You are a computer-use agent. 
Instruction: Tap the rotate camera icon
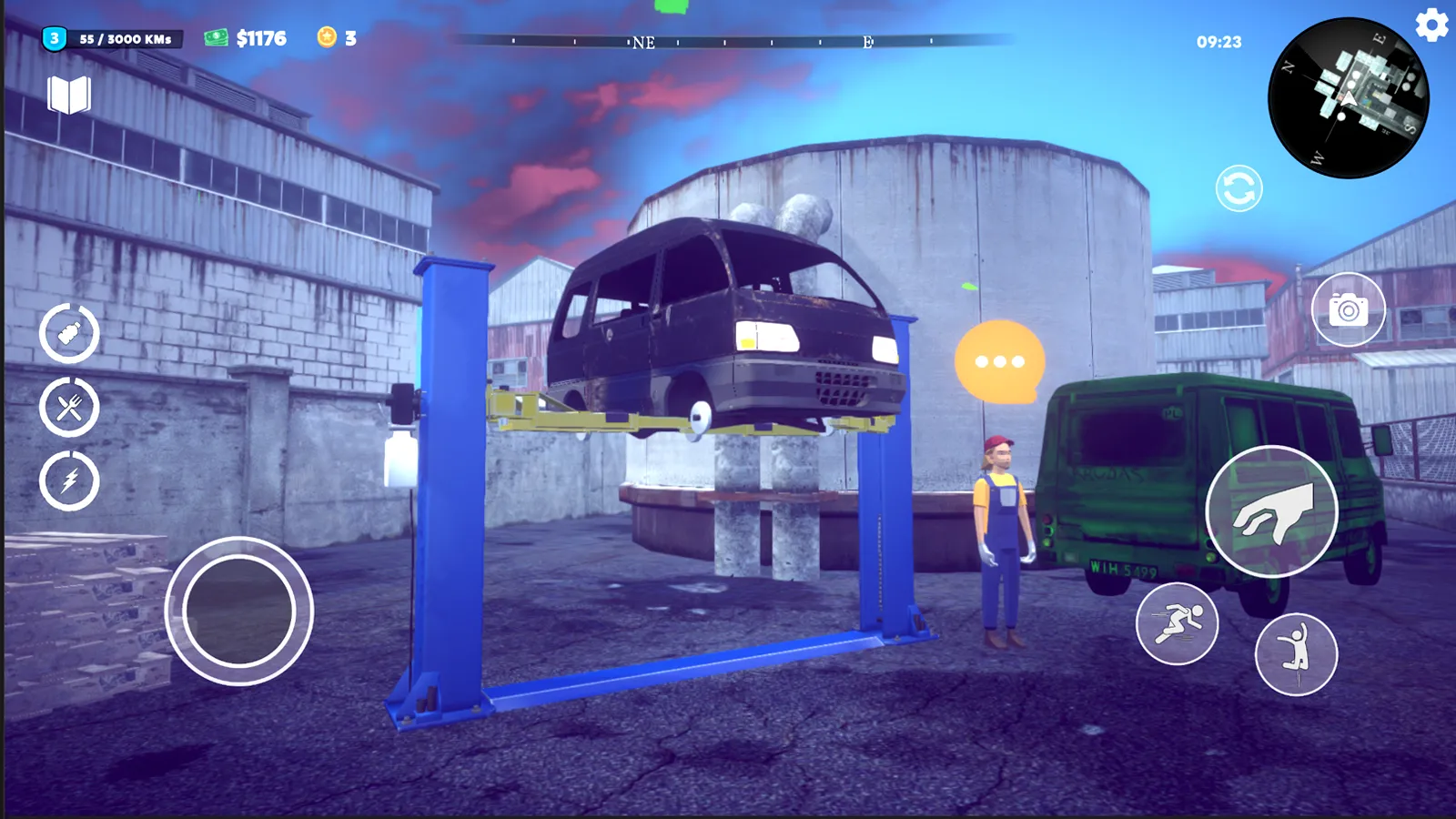[x=1238, y=188]
